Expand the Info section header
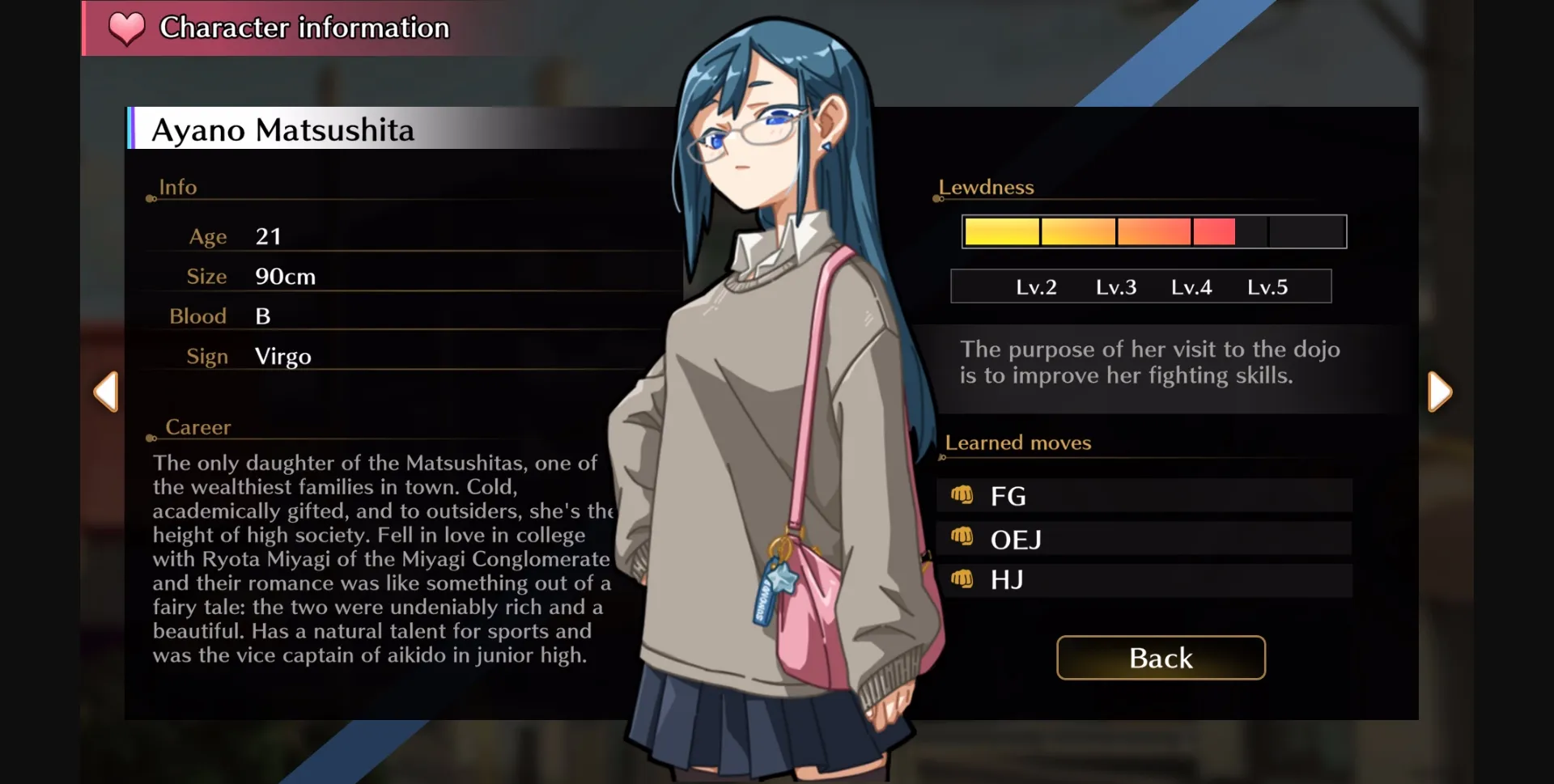 177,187
